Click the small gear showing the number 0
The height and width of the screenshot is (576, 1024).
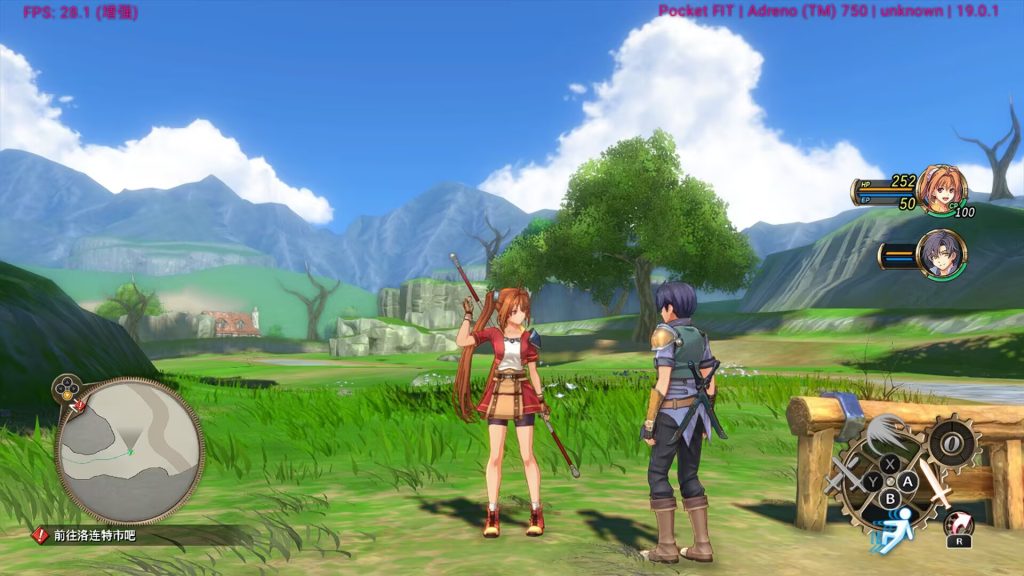[950, 442]
